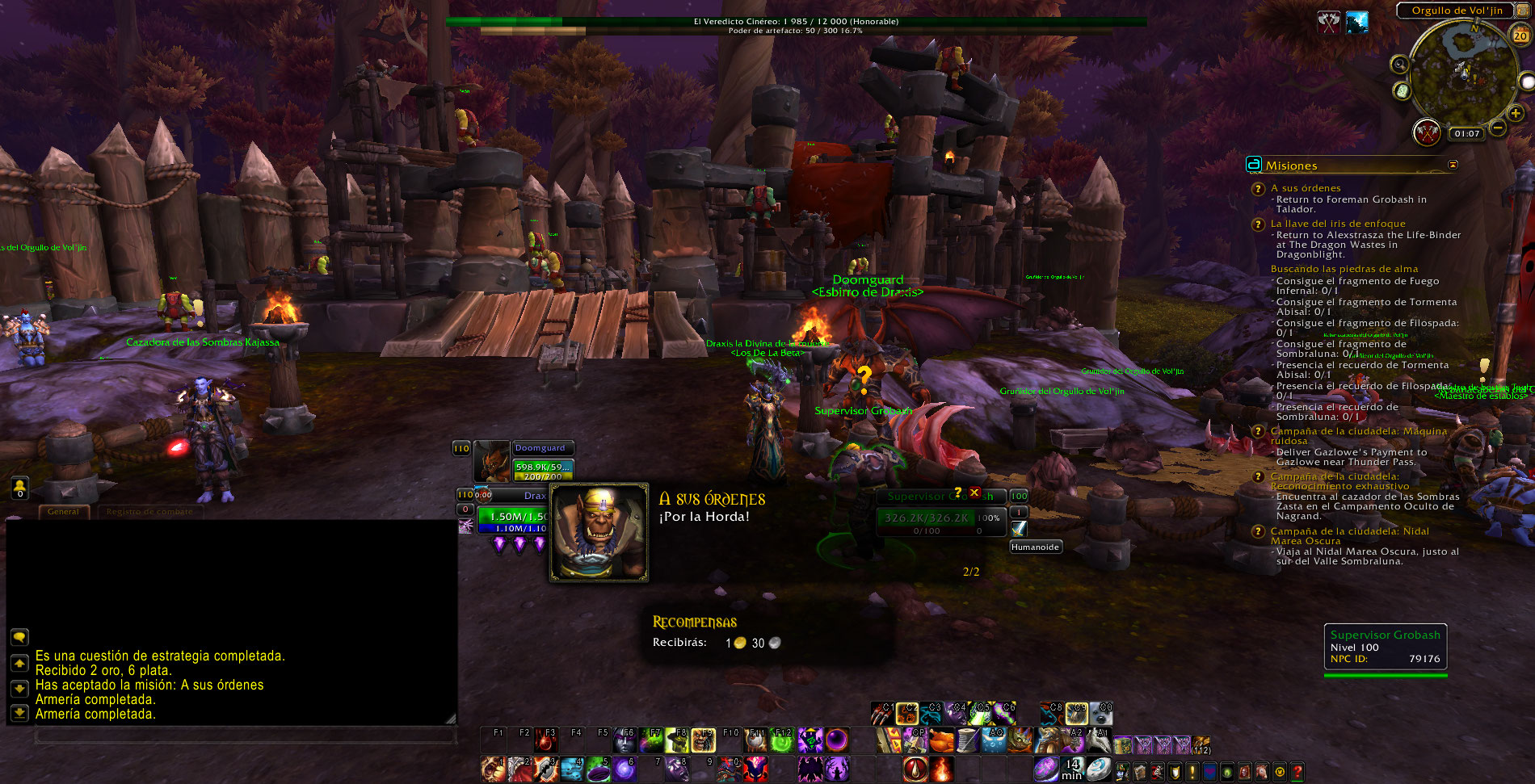
Task: Open the Registro de combate chat tab
Action: tap(149, 511)
